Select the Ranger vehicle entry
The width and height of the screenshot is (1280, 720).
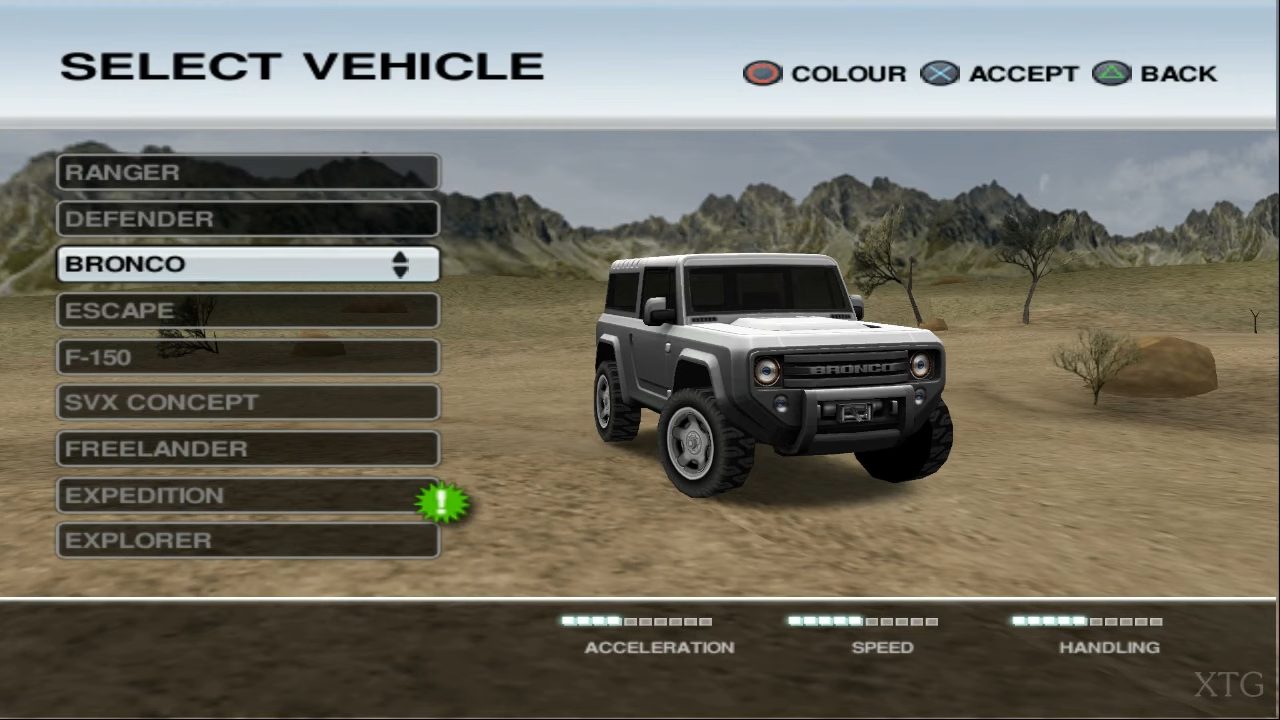247,172
